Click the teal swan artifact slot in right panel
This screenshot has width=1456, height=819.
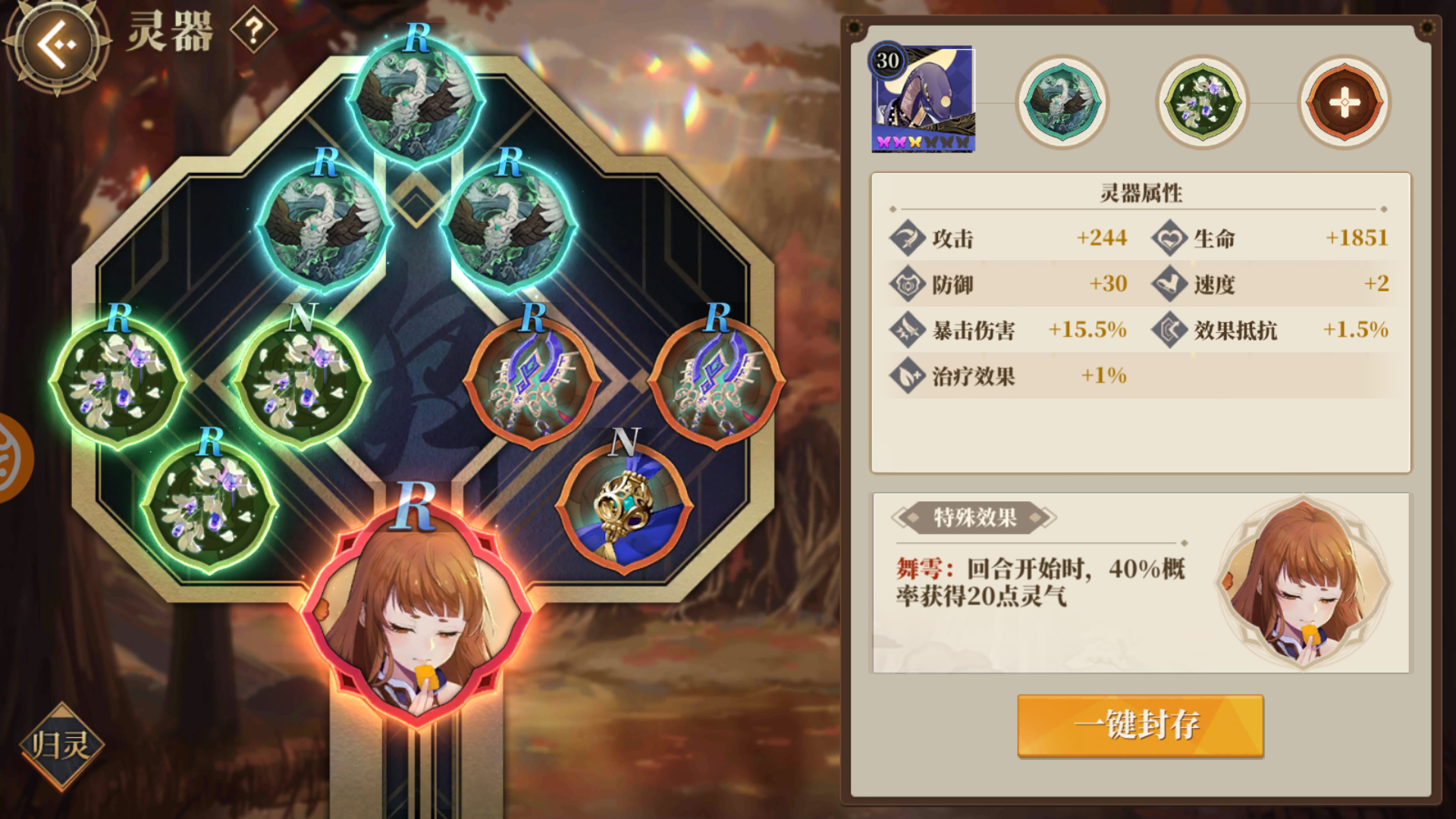point(1062,102)
